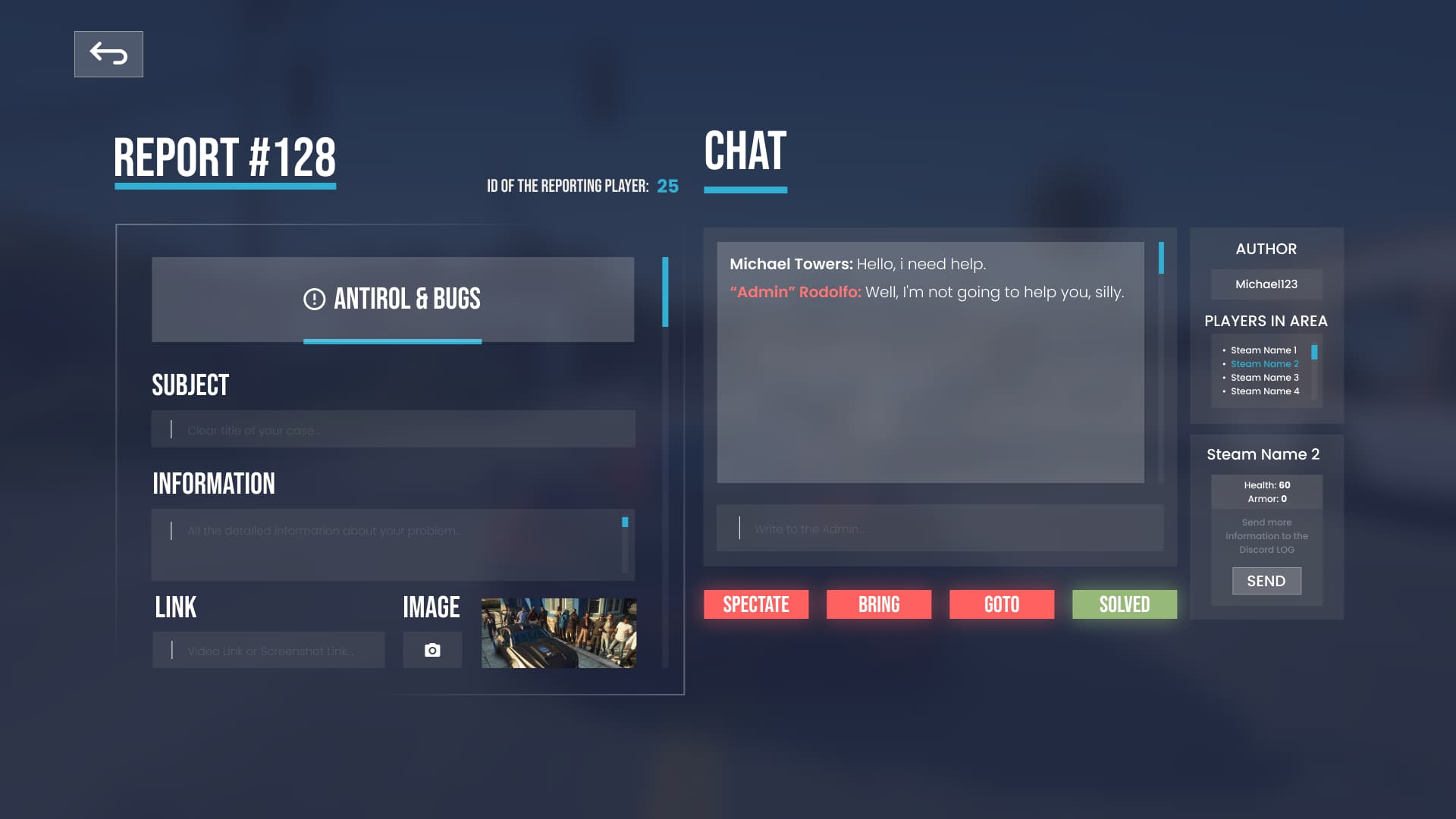Activate the Spectate button
The image size is (1456, 819).
point(756,604)
